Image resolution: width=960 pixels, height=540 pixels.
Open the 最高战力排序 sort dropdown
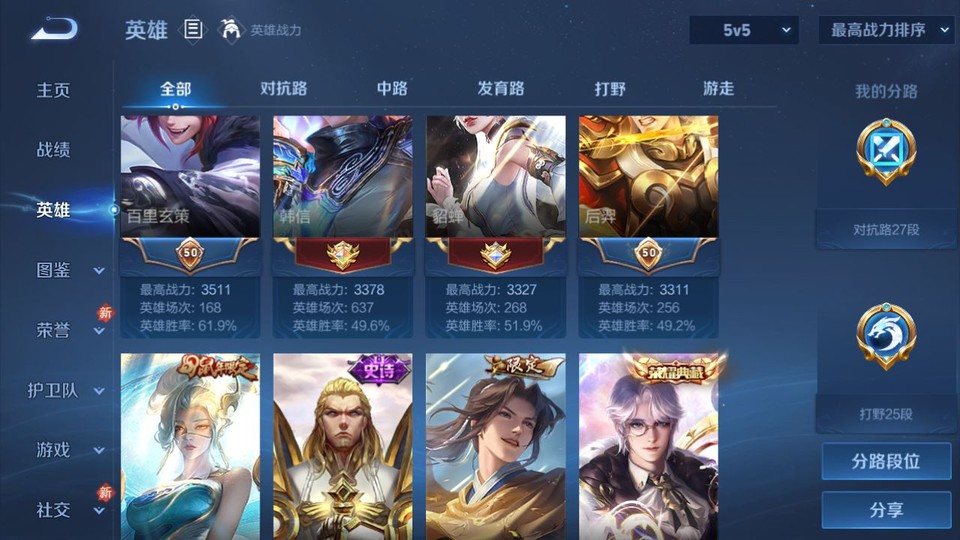click(x=886, y=30)
